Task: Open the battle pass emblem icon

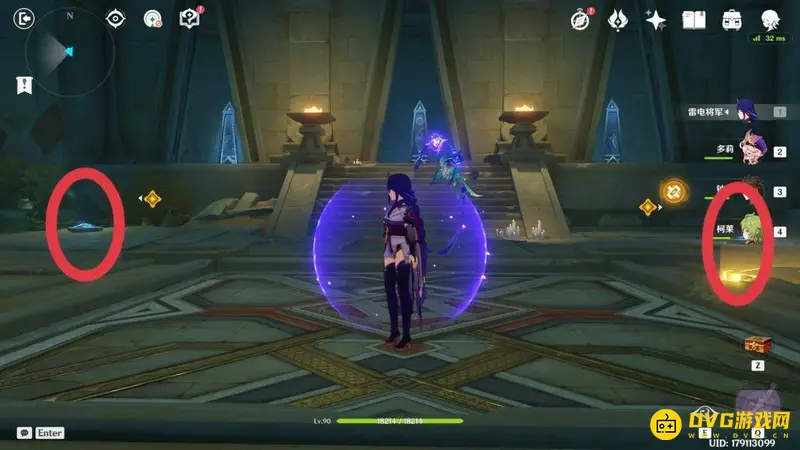Action: click(618, 19)
